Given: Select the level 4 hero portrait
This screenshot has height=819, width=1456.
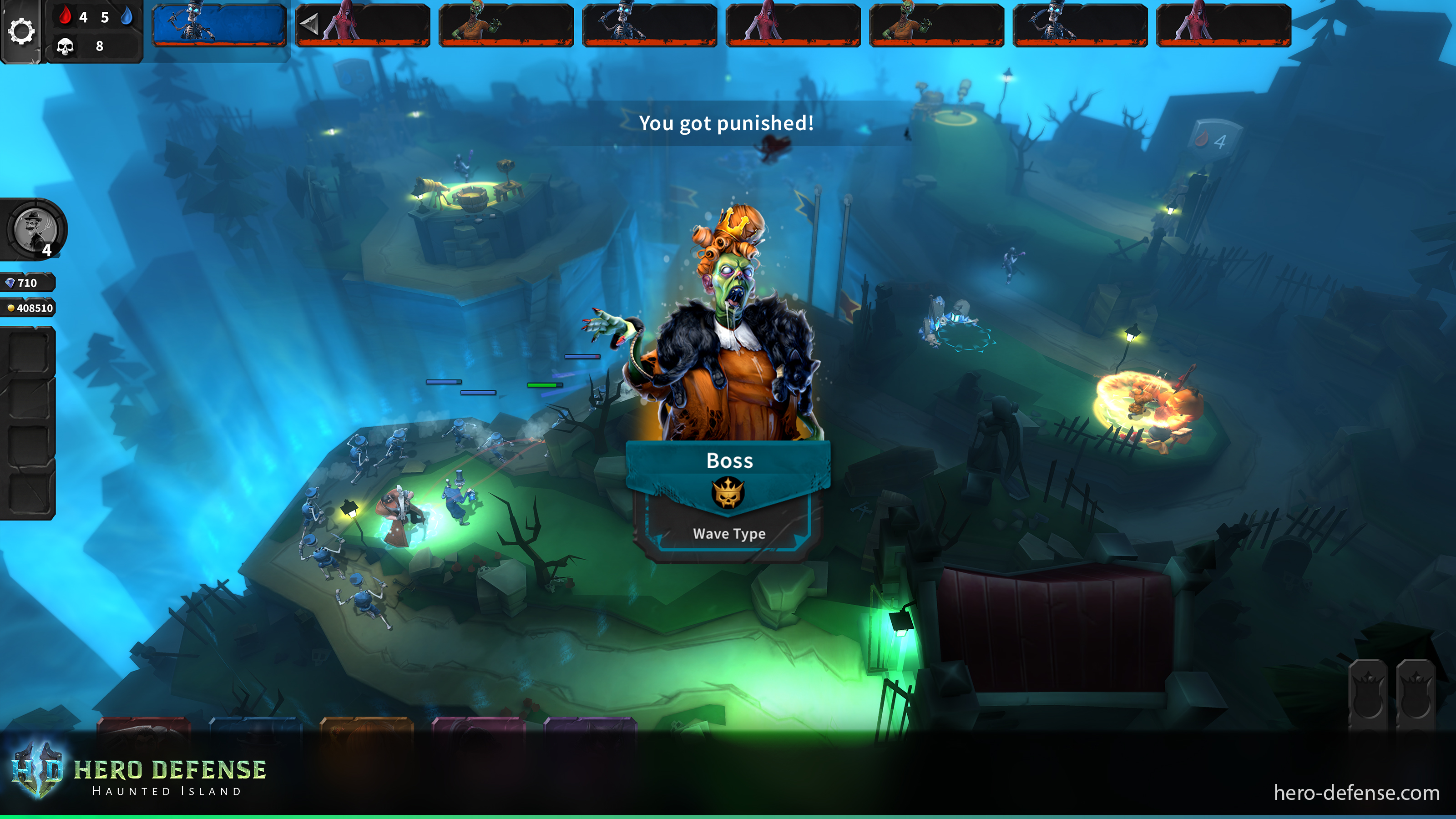Looking at the screenshot, I should click(35, 230).
